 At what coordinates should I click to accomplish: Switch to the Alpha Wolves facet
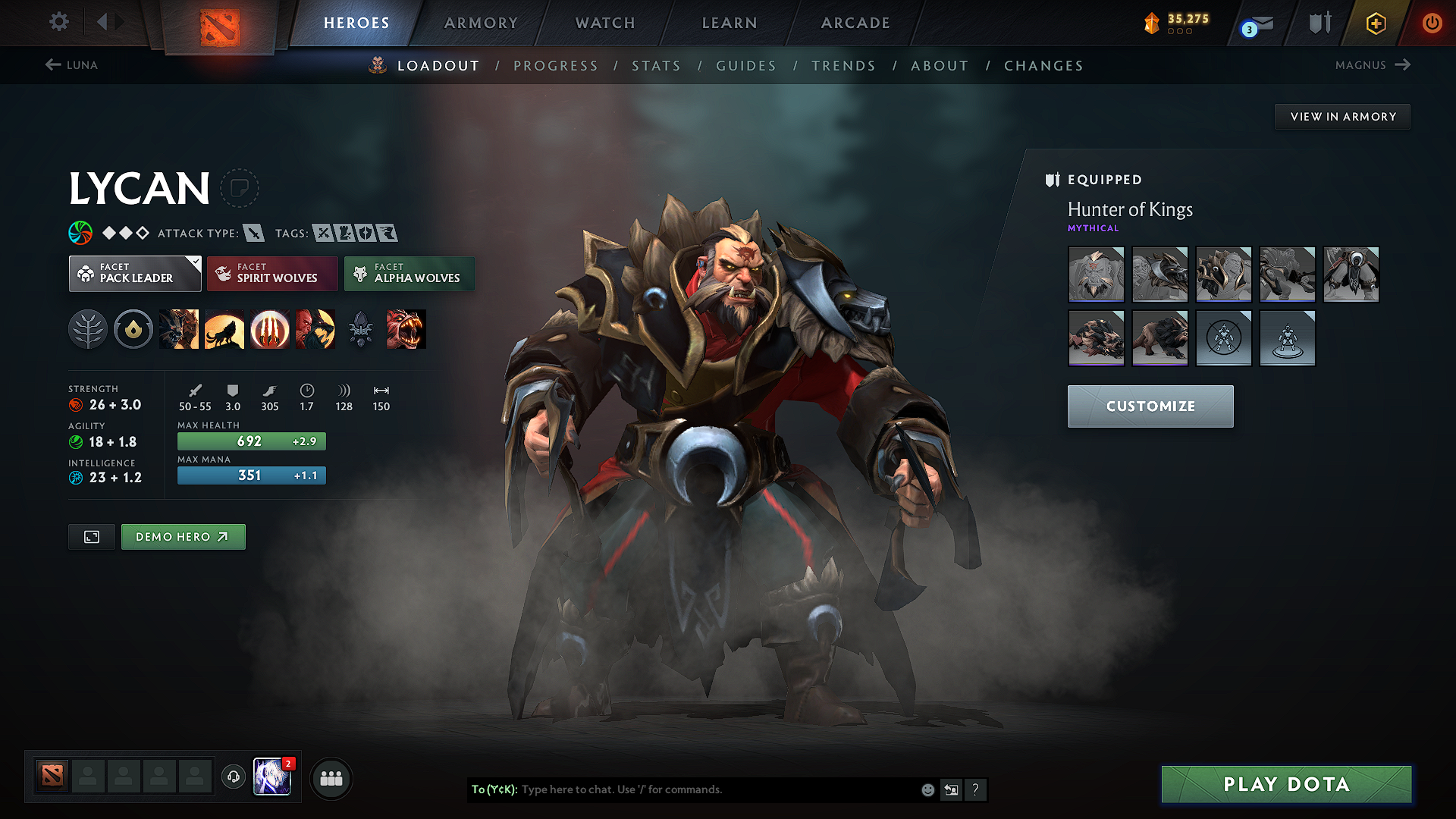click(x=409, y=274)
